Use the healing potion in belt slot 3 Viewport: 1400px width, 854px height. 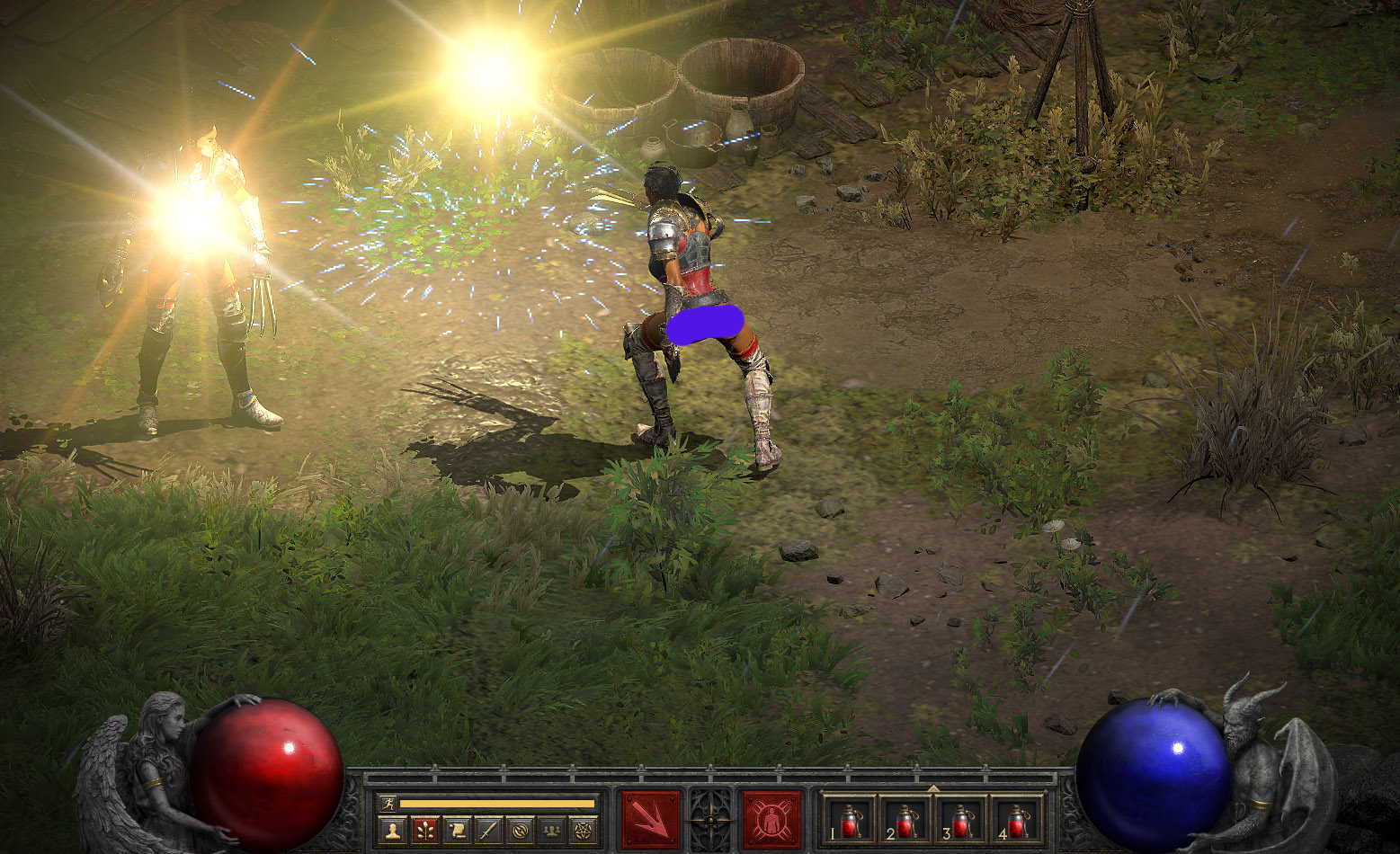point(962,819)
